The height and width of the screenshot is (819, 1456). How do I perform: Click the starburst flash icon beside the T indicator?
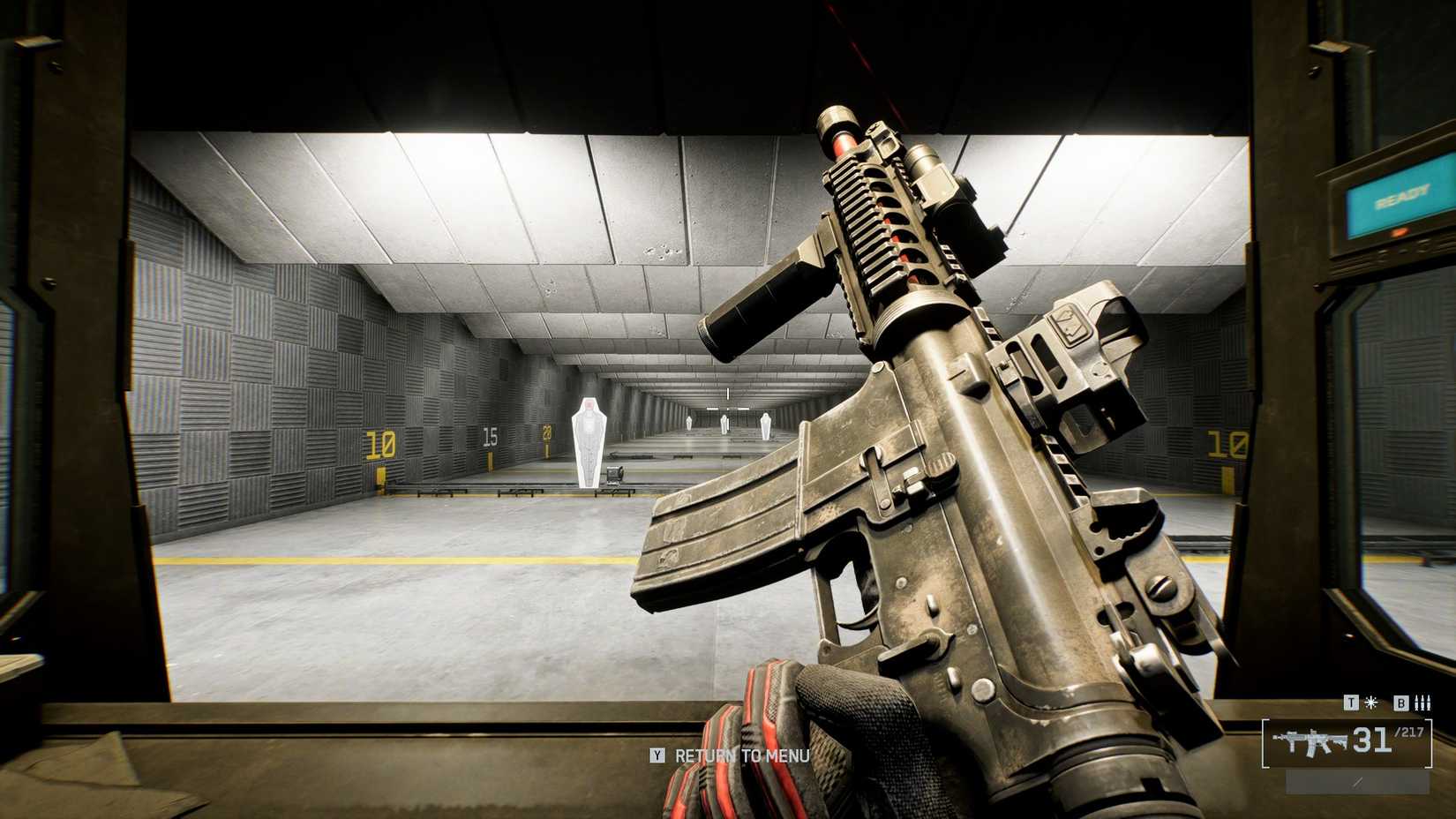pyautogui.click(x=1371, y=703)
